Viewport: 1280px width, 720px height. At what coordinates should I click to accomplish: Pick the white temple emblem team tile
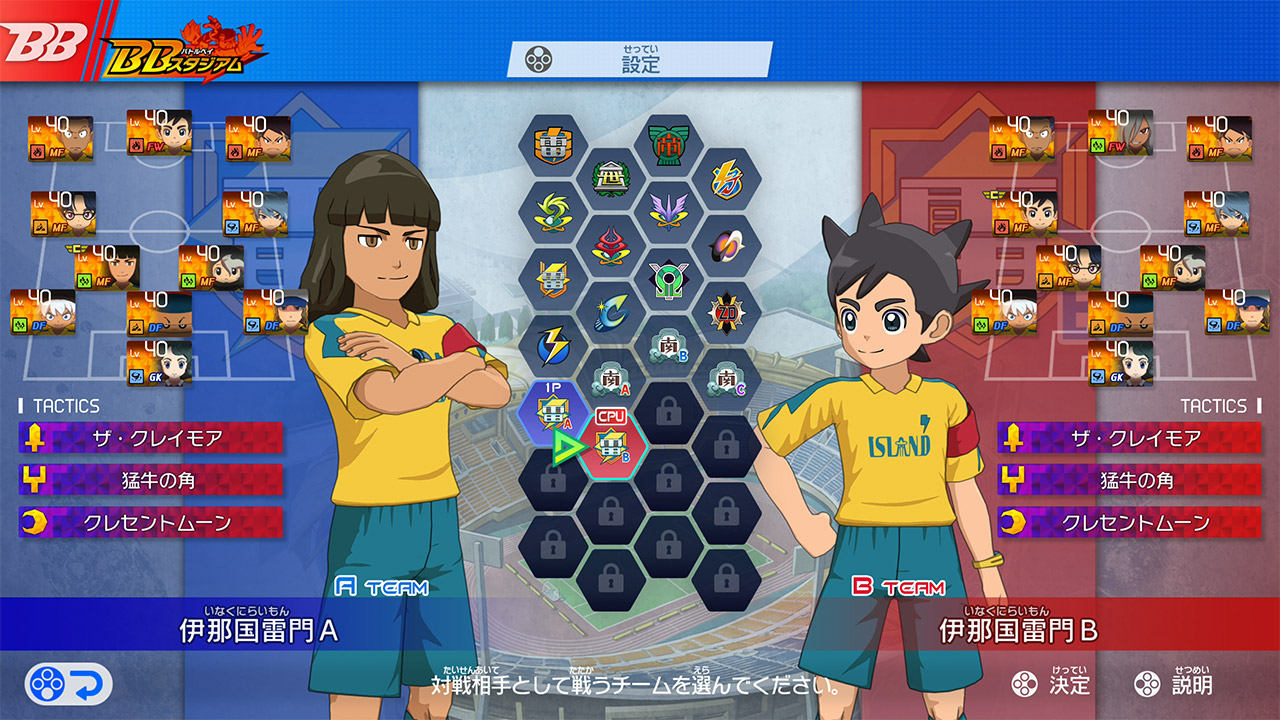pos(611,179)
